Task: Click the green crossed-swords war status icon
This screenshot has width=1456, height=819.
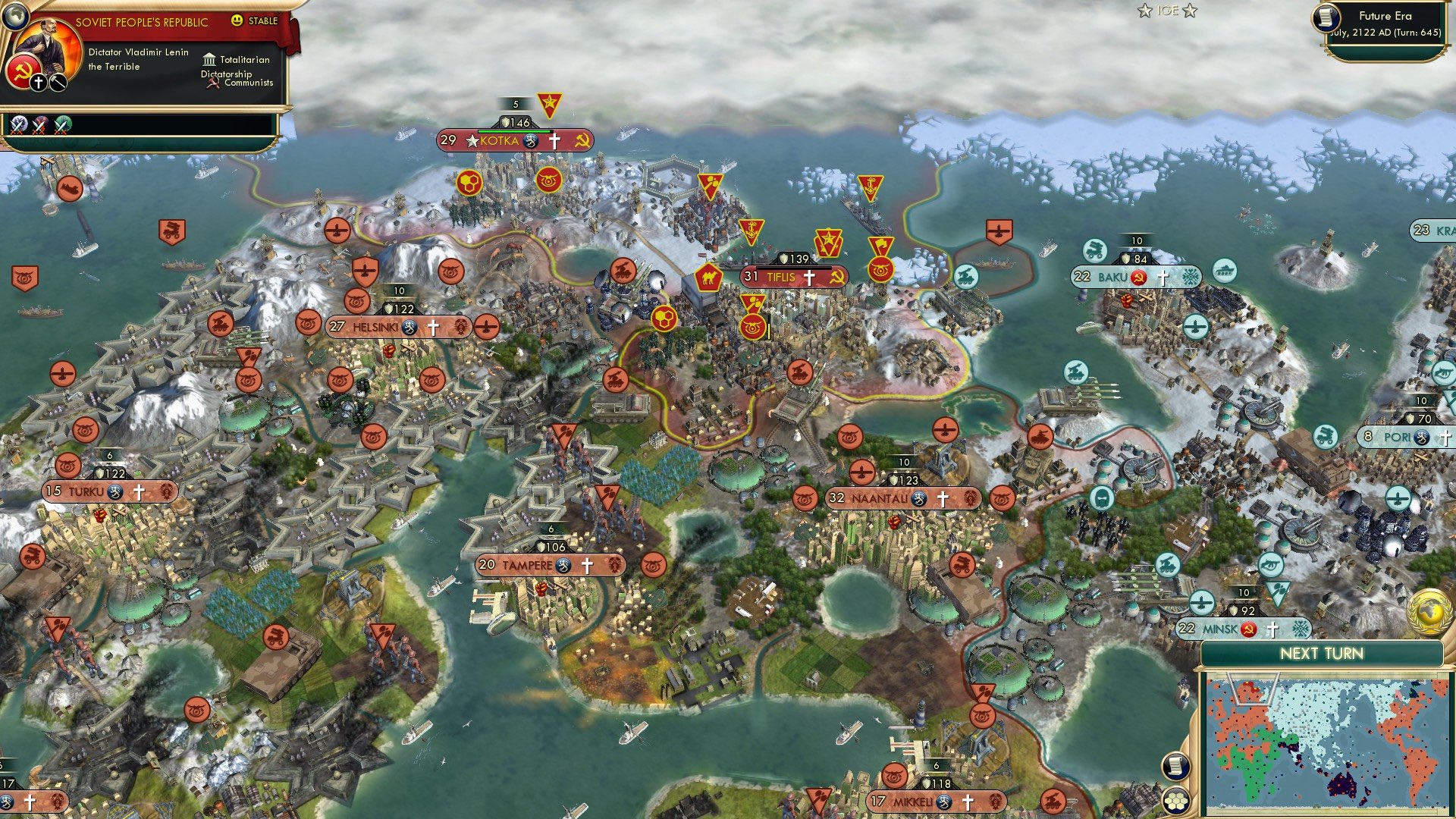Action: 62,123
